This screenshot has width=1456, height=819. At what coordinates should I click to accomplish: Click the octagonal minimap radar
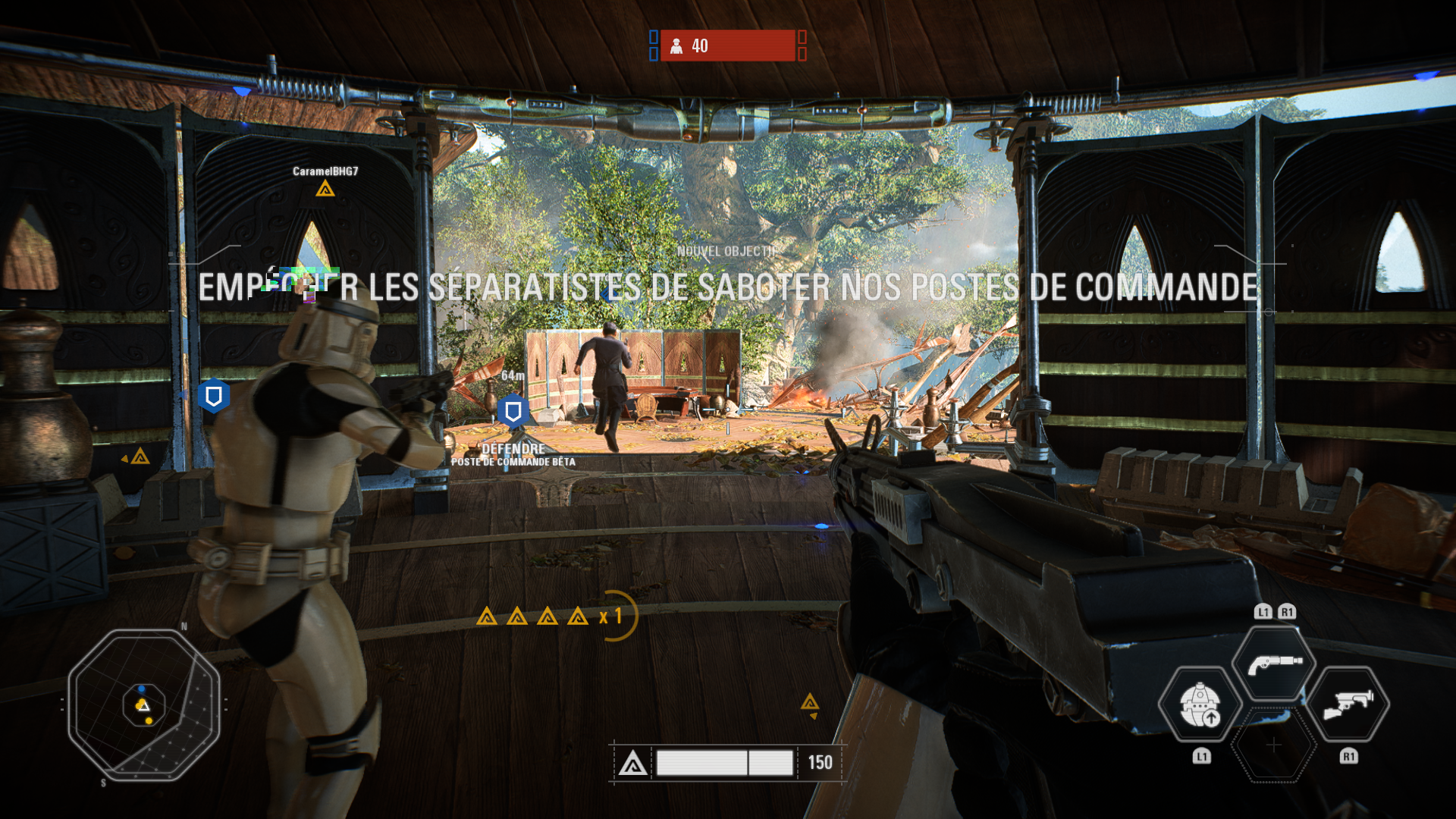click(144, 704)
